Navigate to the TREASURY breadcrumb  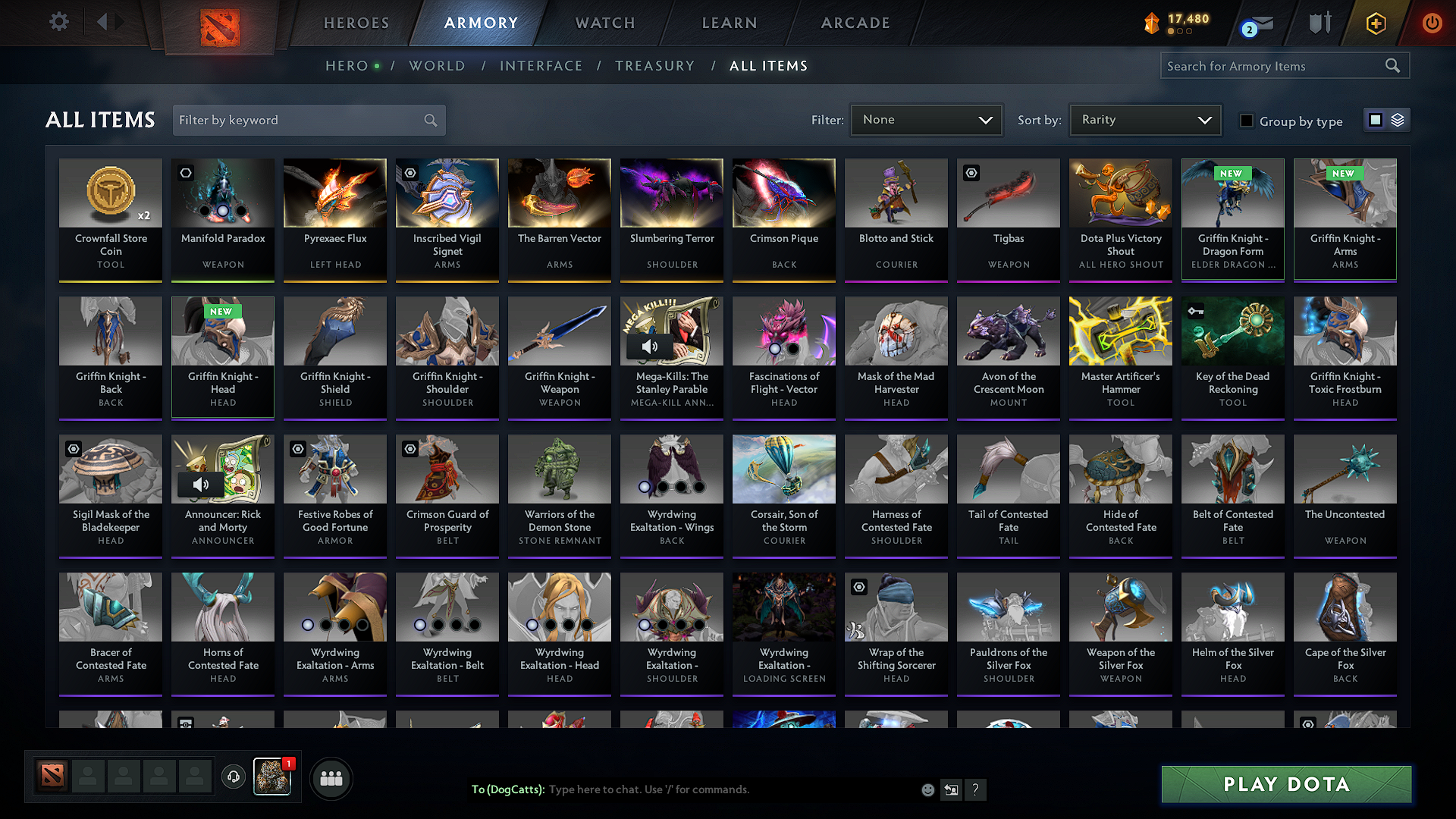pos(654,65)
